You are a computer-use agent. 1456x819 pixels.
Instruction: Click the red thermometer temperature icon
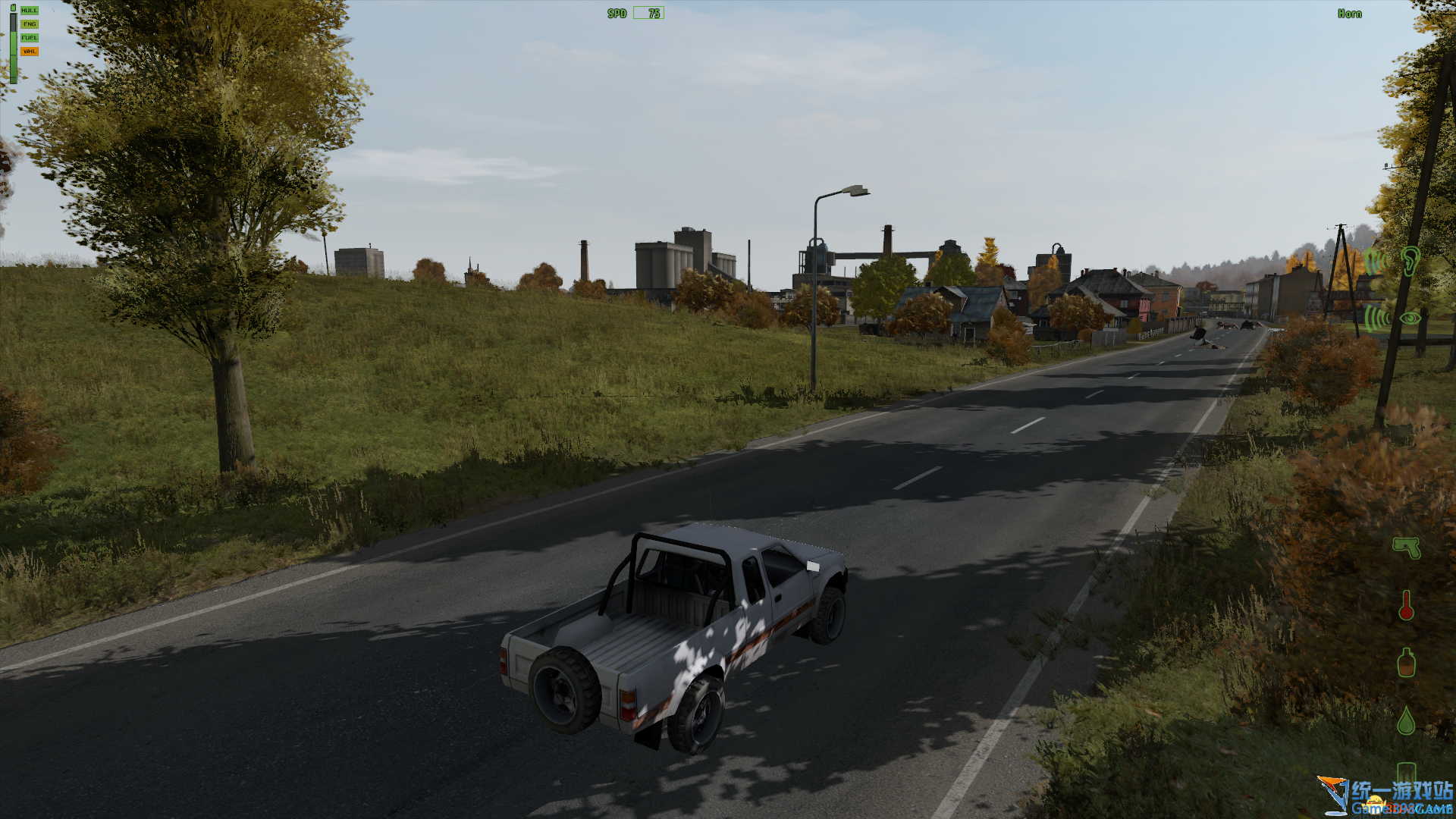[1406, 605]
